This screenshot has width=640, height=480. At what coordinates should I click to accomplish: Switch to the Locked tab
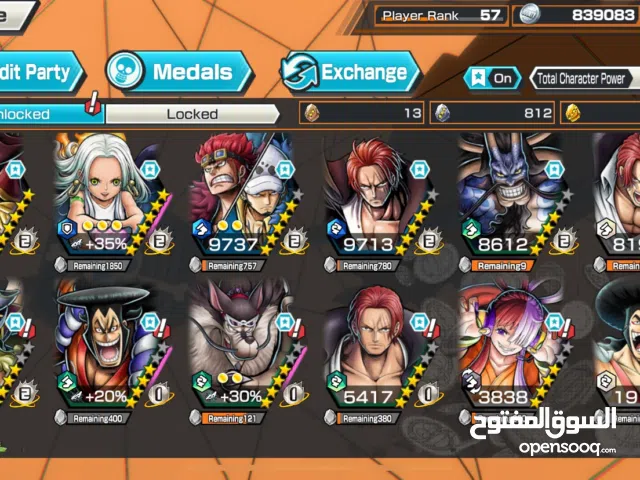click(192, 114)
